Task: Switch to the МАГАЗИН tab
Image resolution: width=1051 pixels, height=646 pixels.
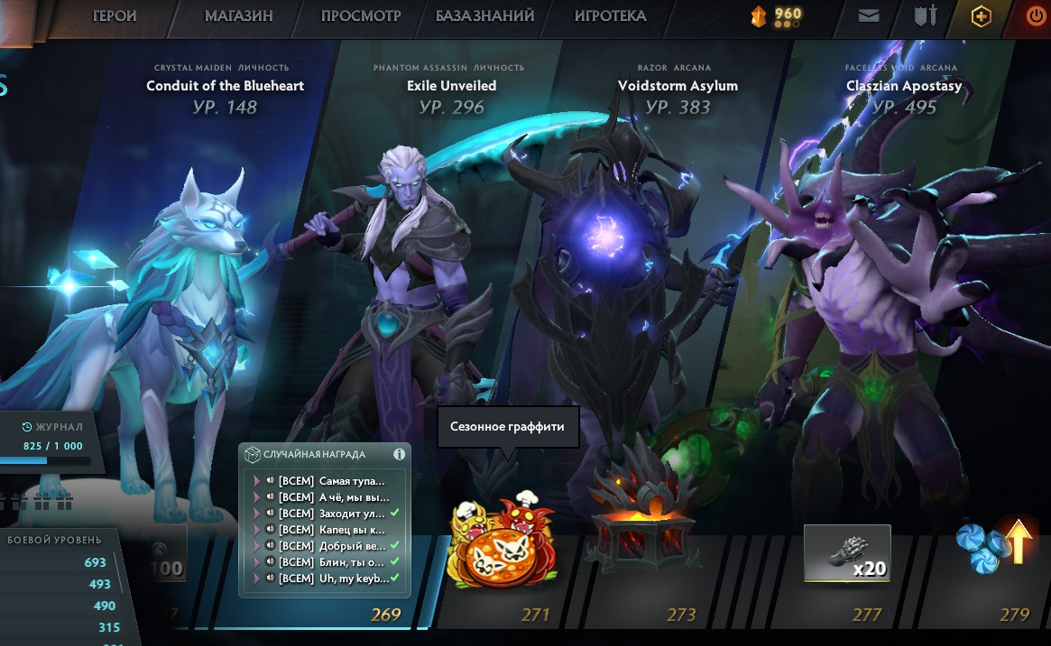Action: click(x=238, y=16)
